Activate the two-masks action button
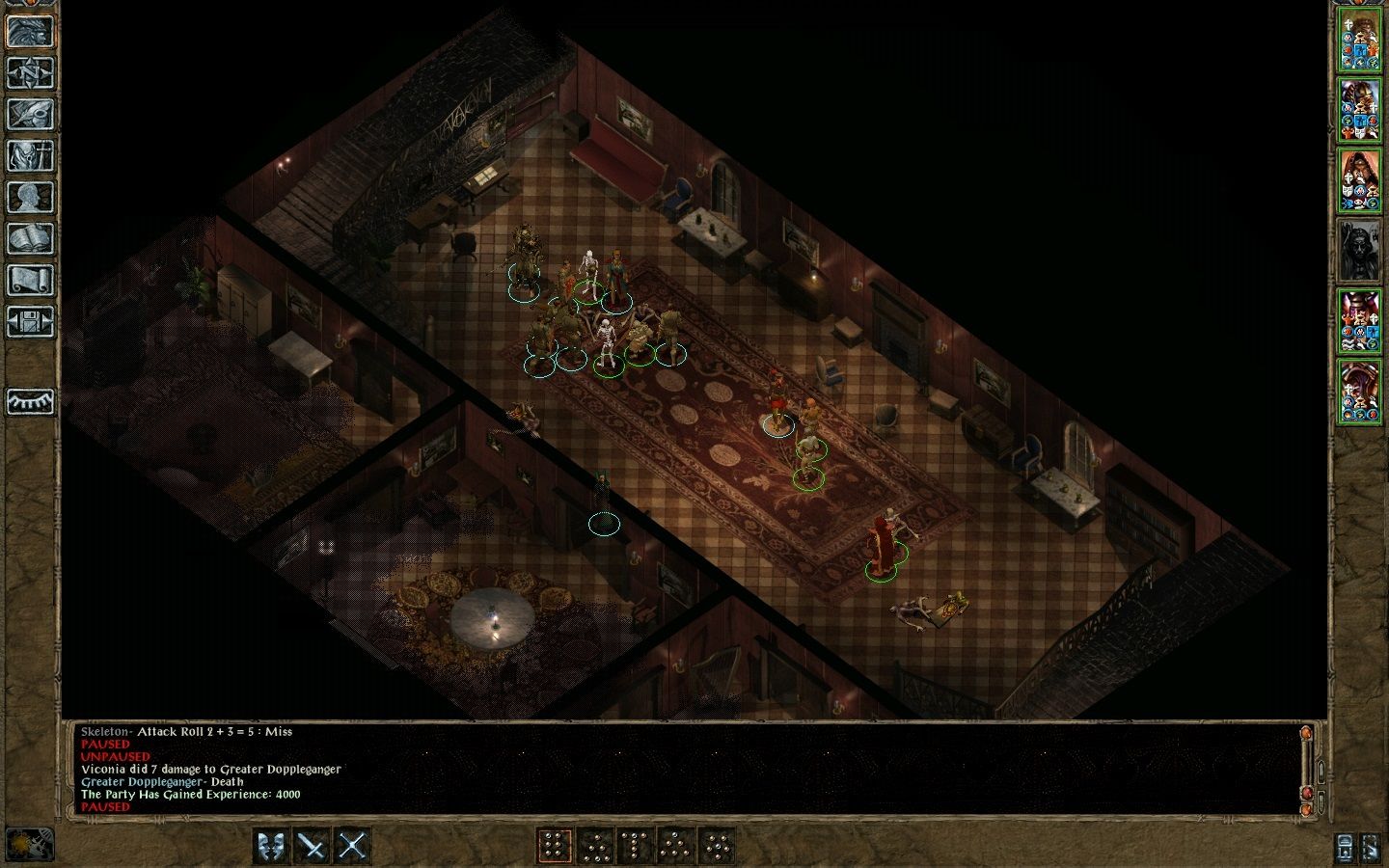Image resolution: width=1389 pixels, height=868 pixels. 271,846
